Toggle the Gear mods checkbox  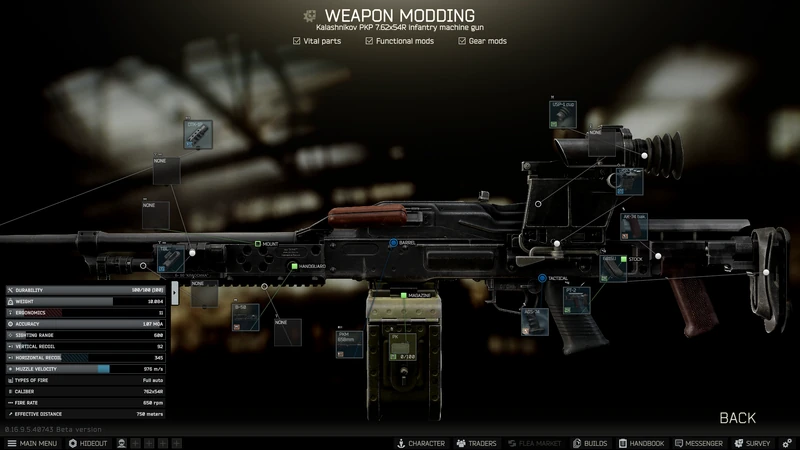462,41
